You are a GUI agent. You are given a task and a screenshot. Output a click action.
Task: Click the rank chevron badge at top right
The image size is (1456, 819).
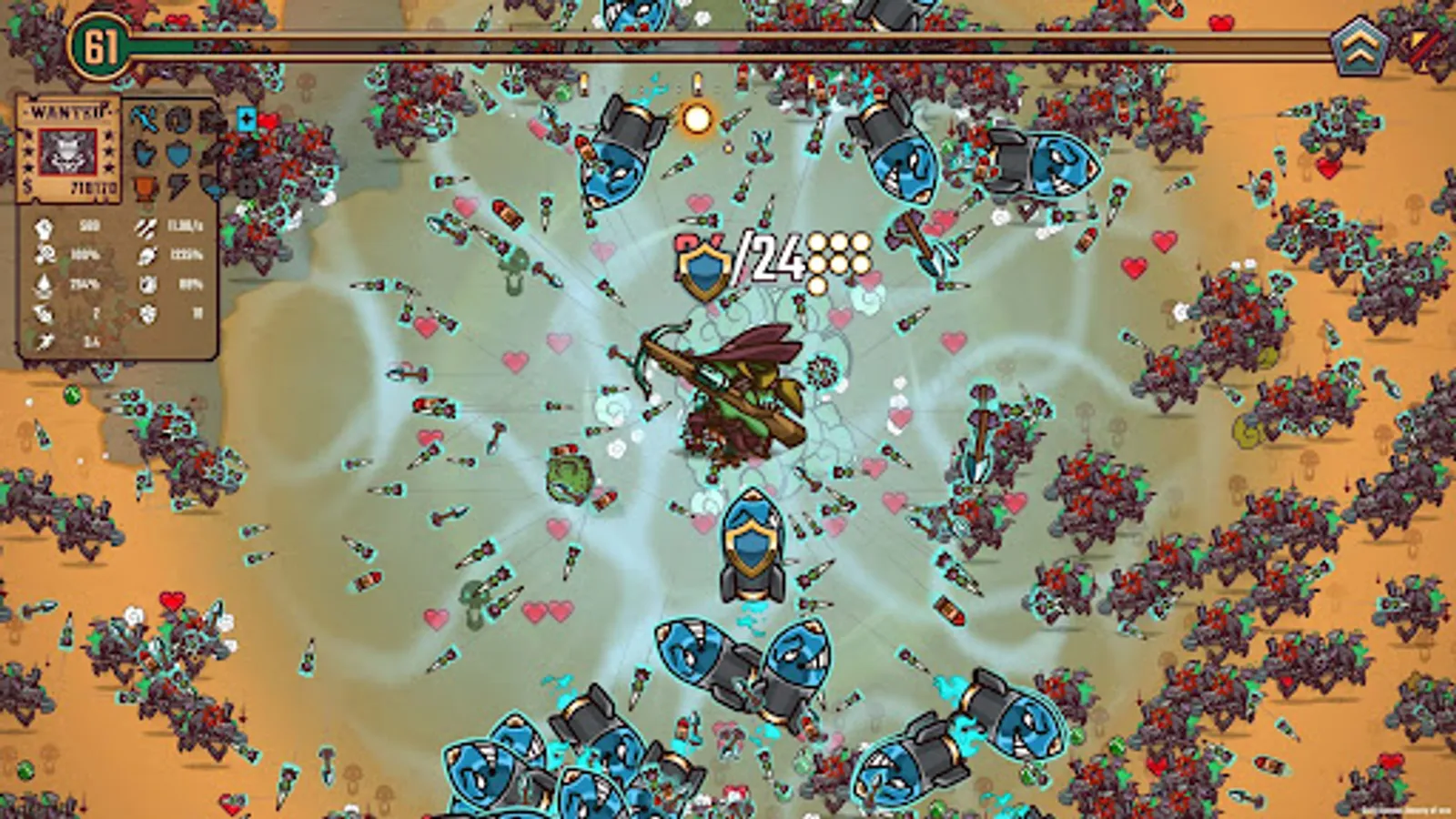[x=1358, y=44]
